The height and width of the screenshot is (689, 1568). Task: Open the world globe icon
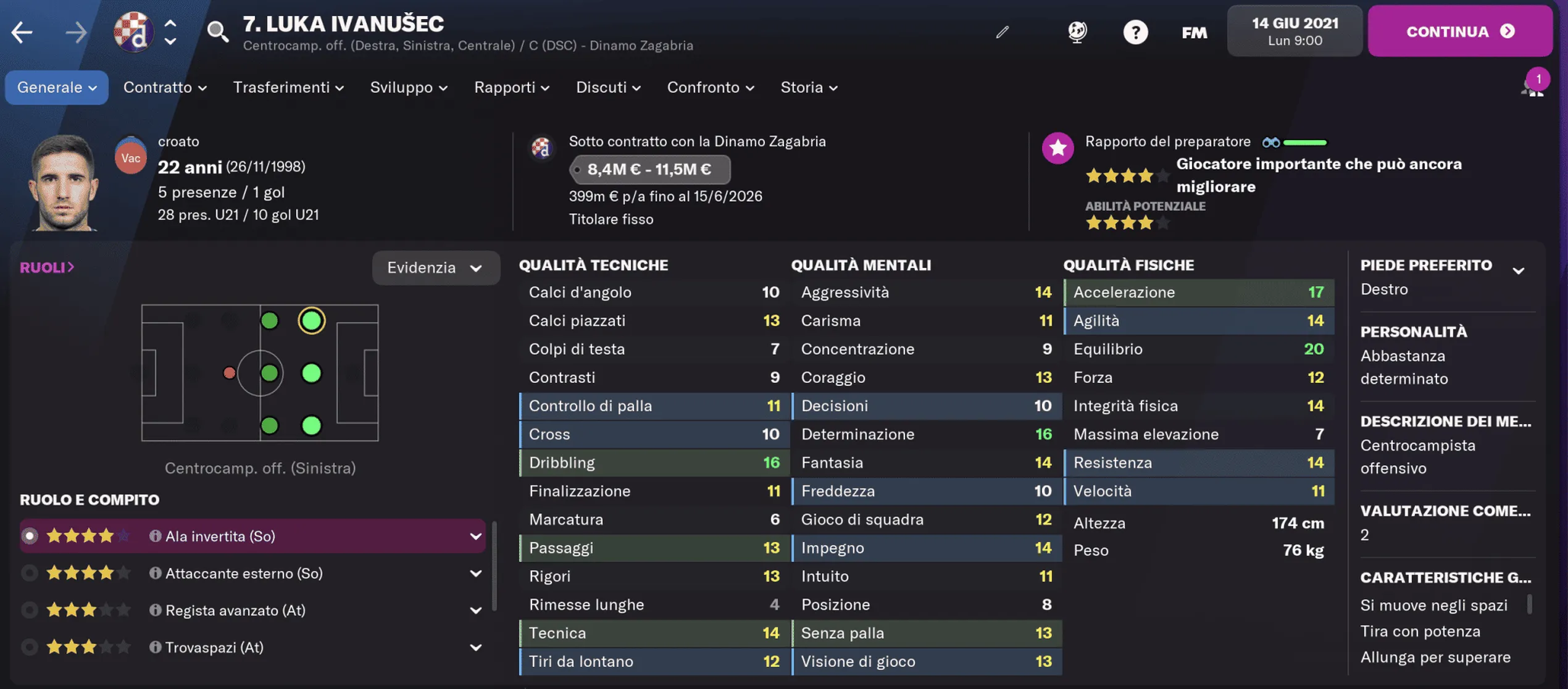coord(1075,31)
